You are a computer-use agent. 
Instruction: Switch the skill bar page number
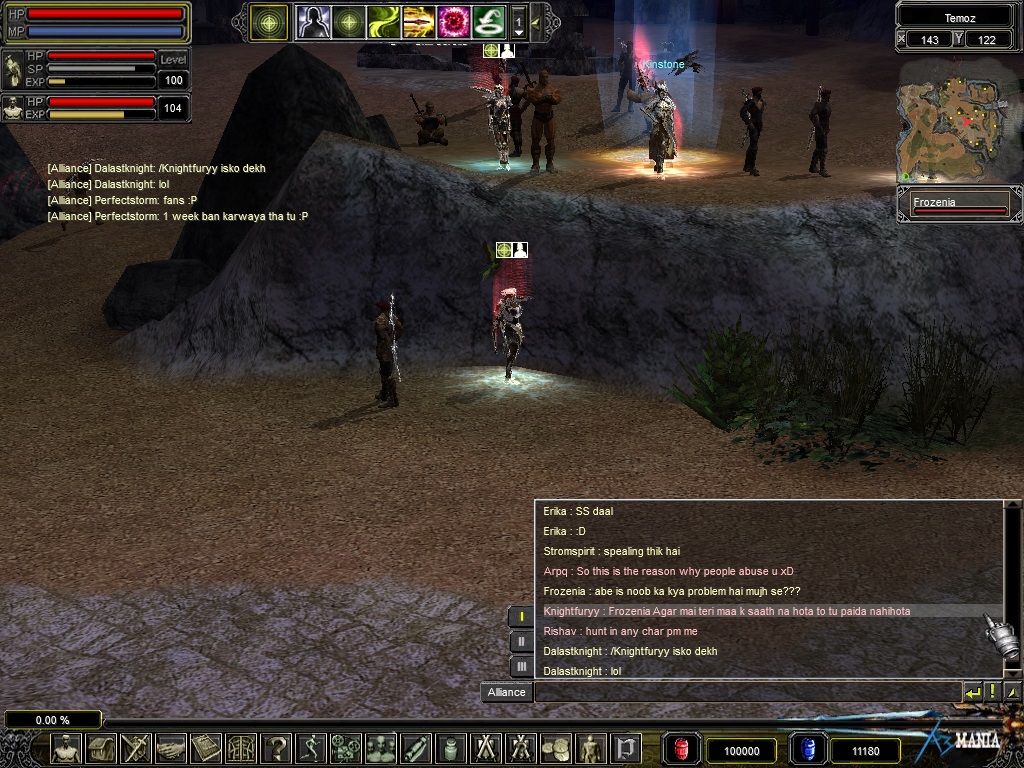(x=518, y=21)
